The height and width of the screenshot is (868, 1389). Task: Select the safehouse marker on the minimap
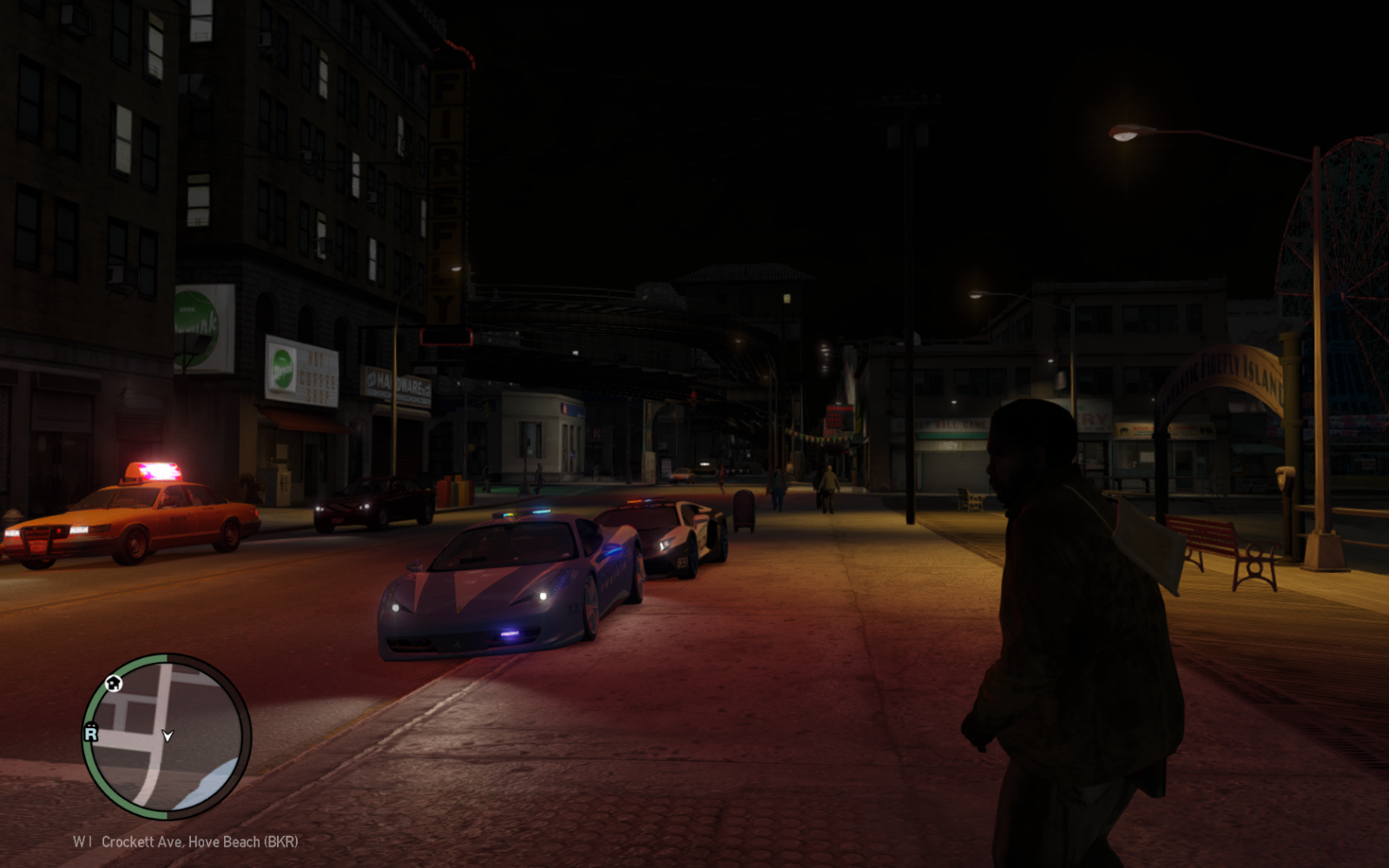pyautogui.click(x=114, y=683)
